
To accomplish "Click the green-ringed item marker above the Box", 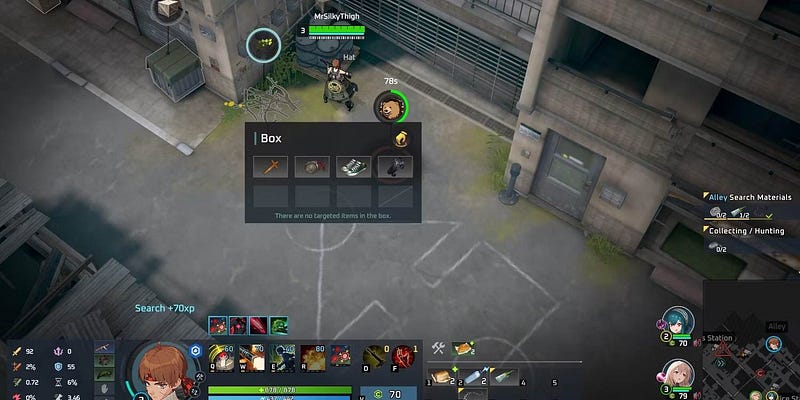I will 264,43.
